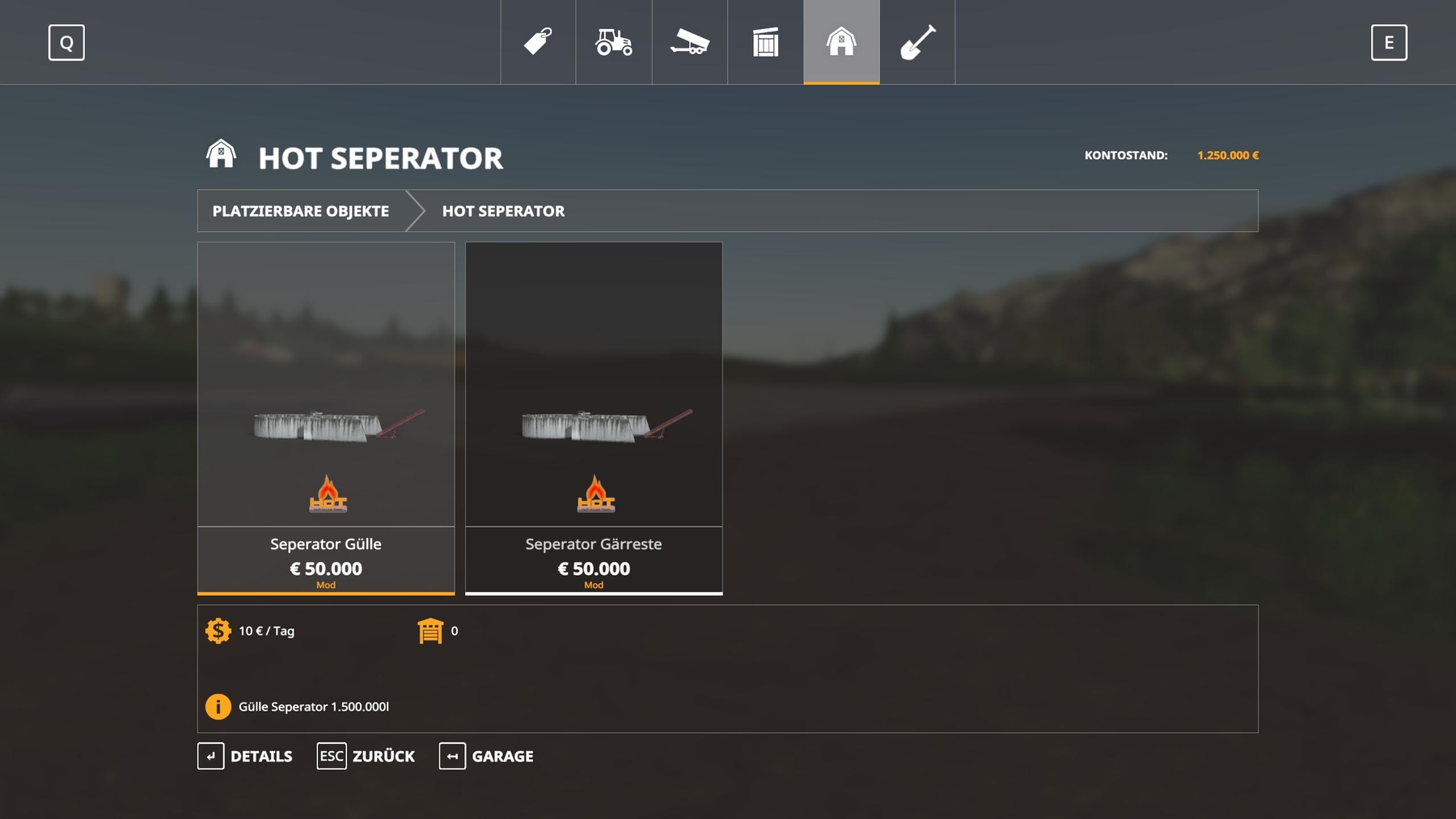Screen dimensions: 1456x819
Task: Select the shovel tools category
Action: pos(917,42)
